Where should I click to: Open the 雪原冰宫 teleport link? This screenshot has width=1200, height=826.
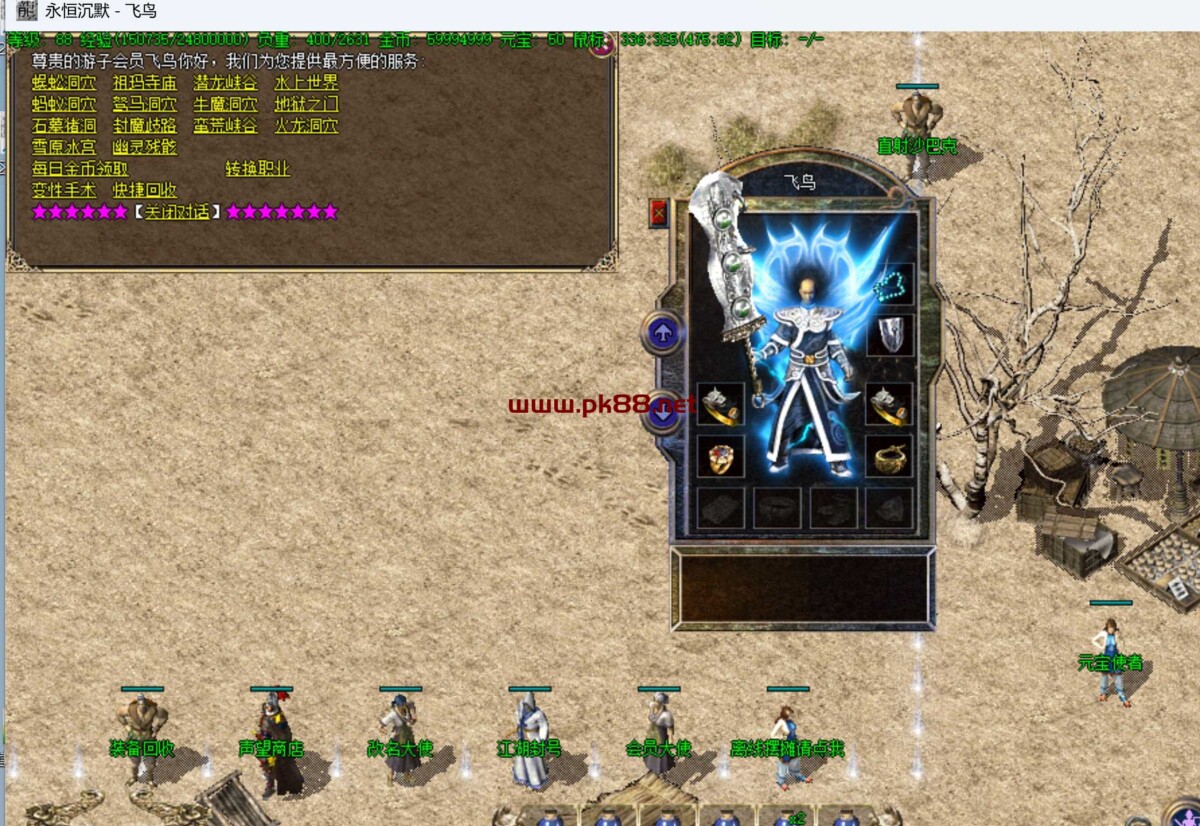pyautogui.click(x=64, y=147)
